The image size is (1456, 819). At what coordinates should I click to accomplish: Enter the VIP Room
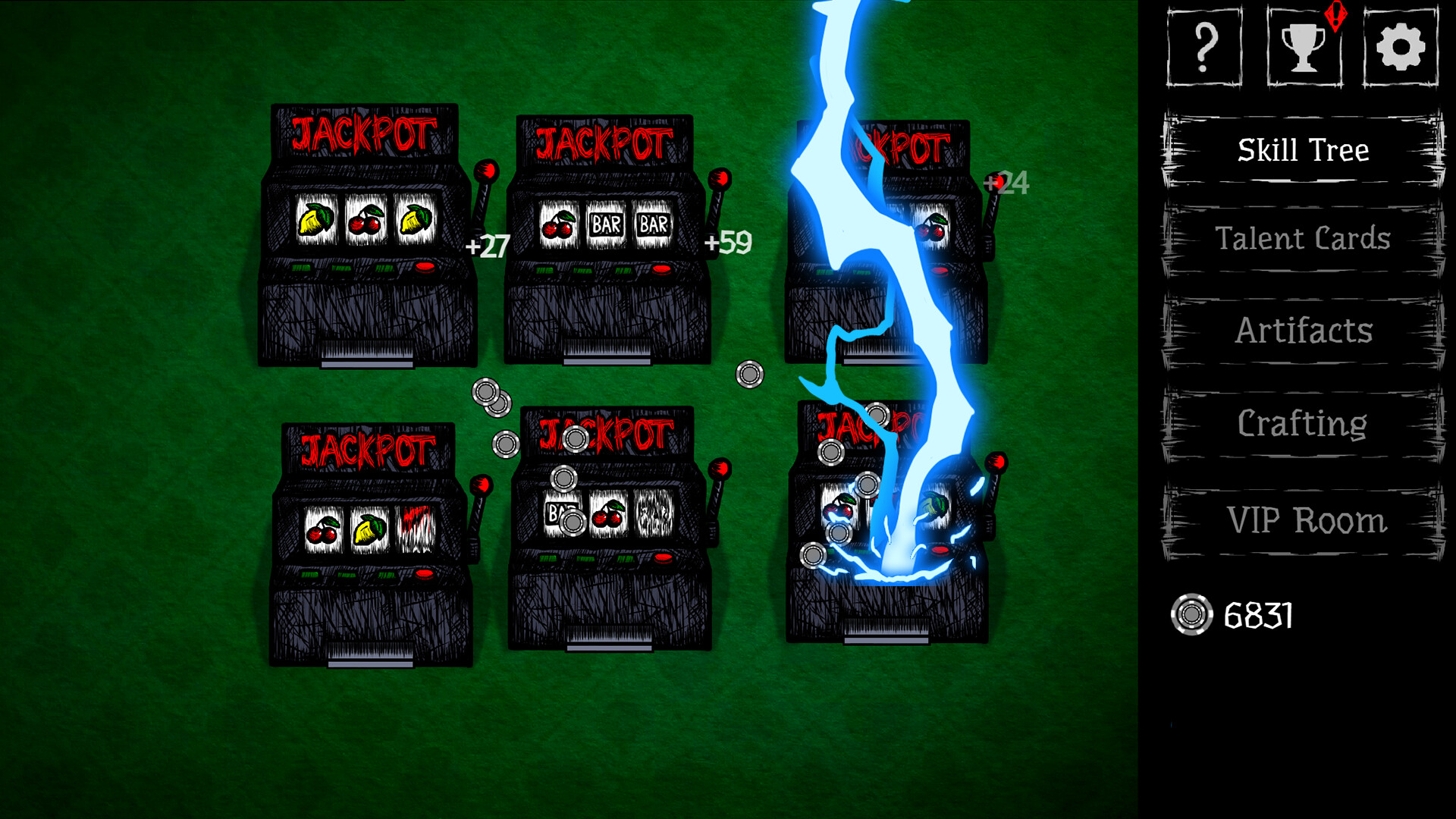1302,519
